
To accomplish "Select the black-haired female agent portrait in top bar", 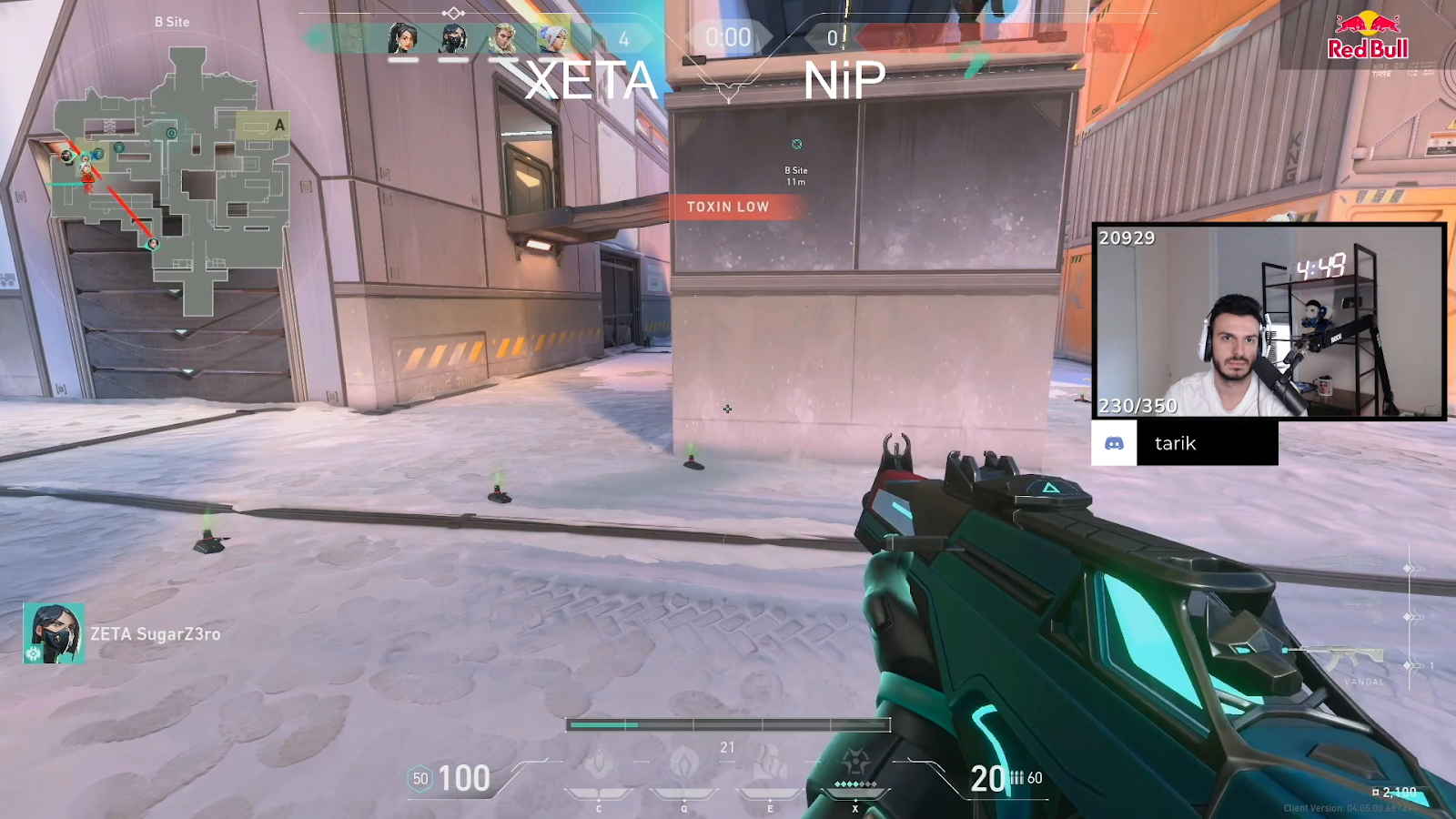I will coord(402,38).
